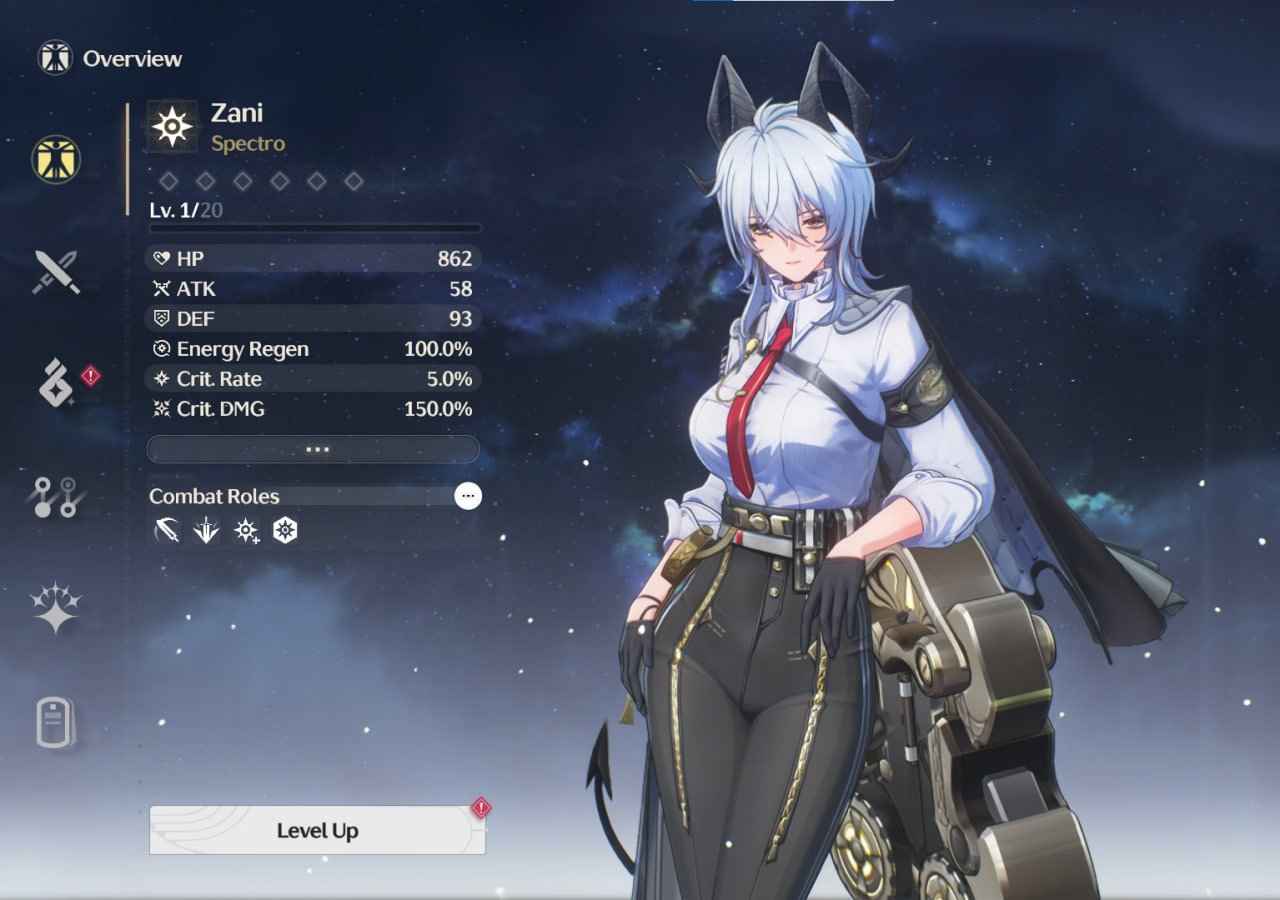Click the device icon at the sidebar bottom

pos(55,722)
